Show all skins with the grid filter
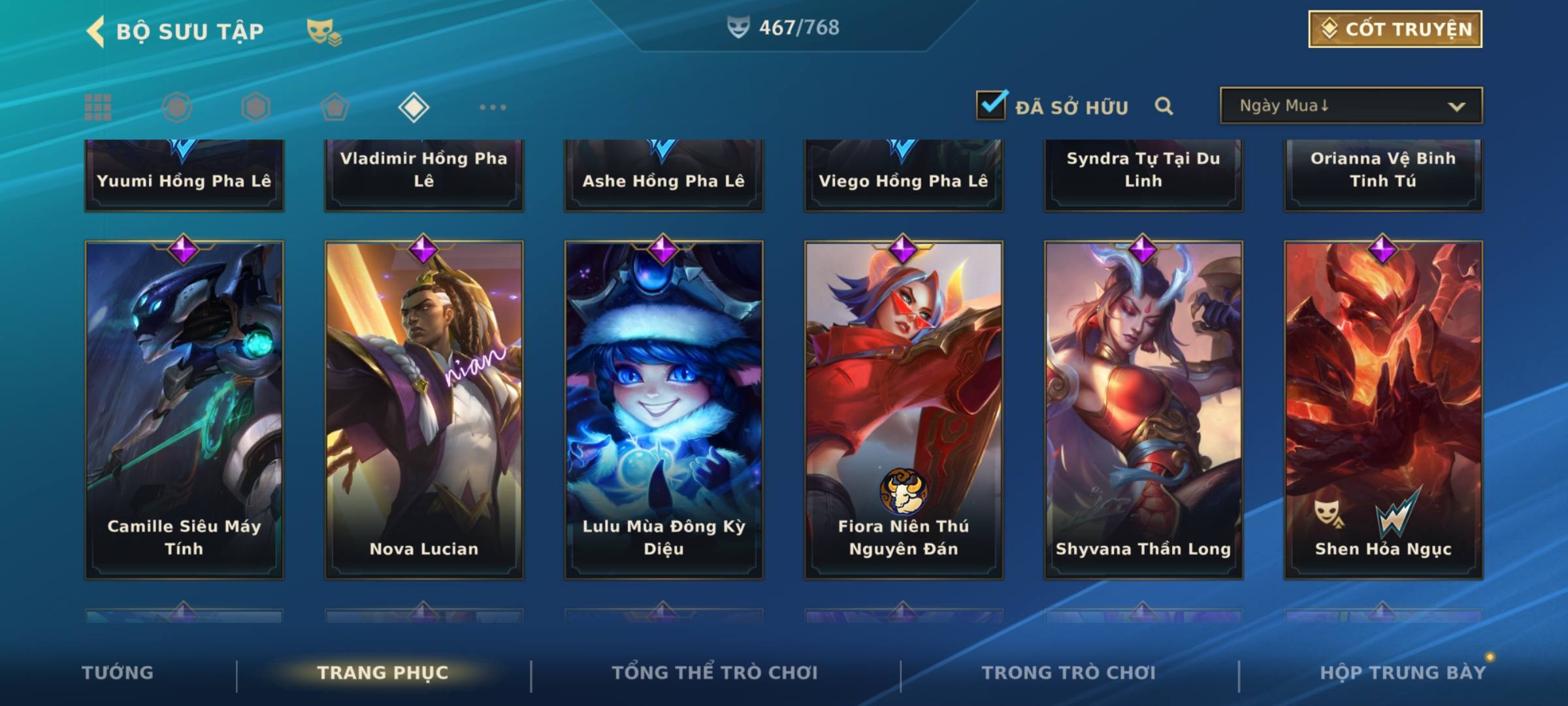The image size is (1568, 706). point(98,107)
